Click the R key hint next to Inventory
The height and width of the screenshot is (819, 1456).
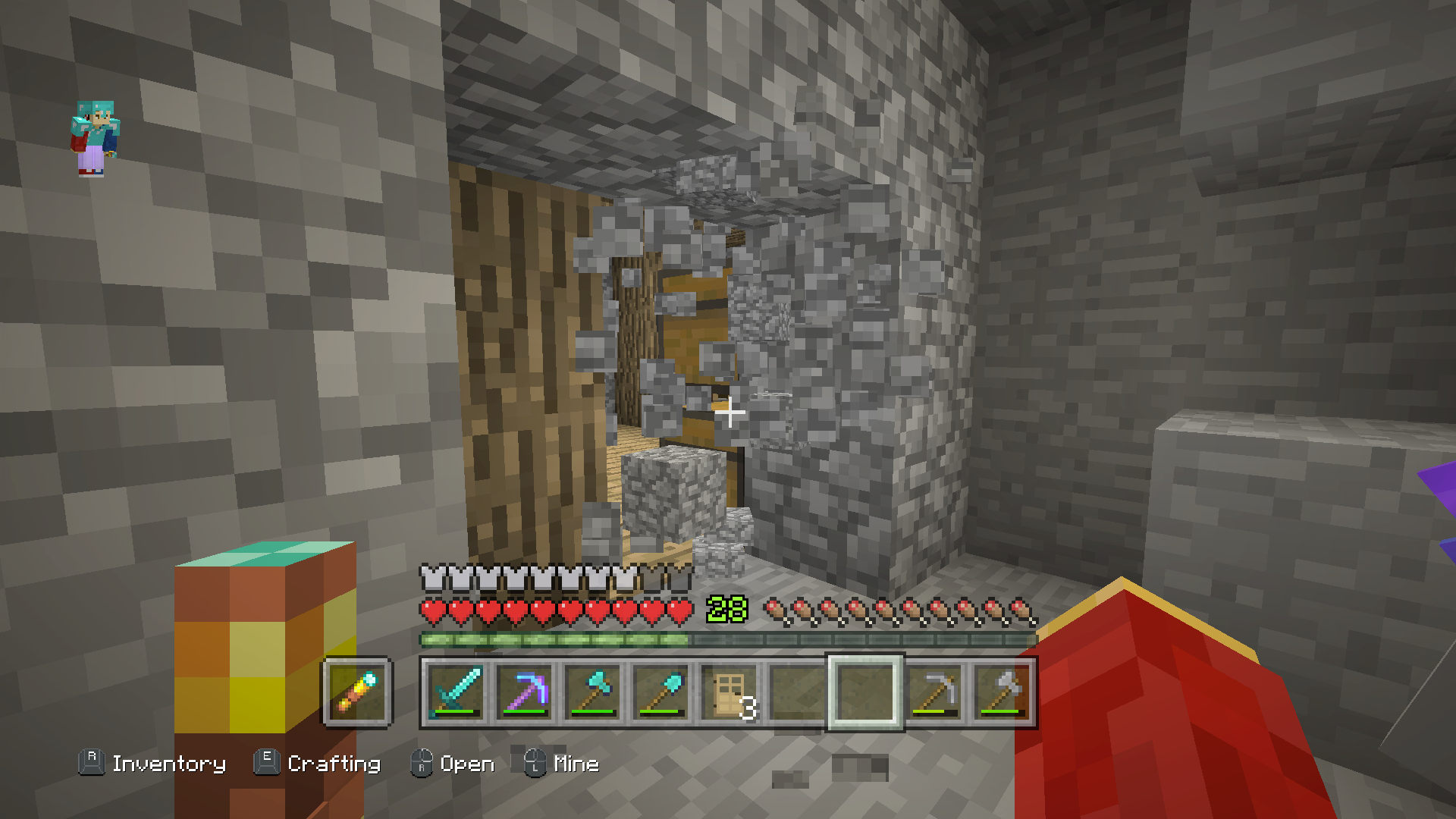pos(91,763)
